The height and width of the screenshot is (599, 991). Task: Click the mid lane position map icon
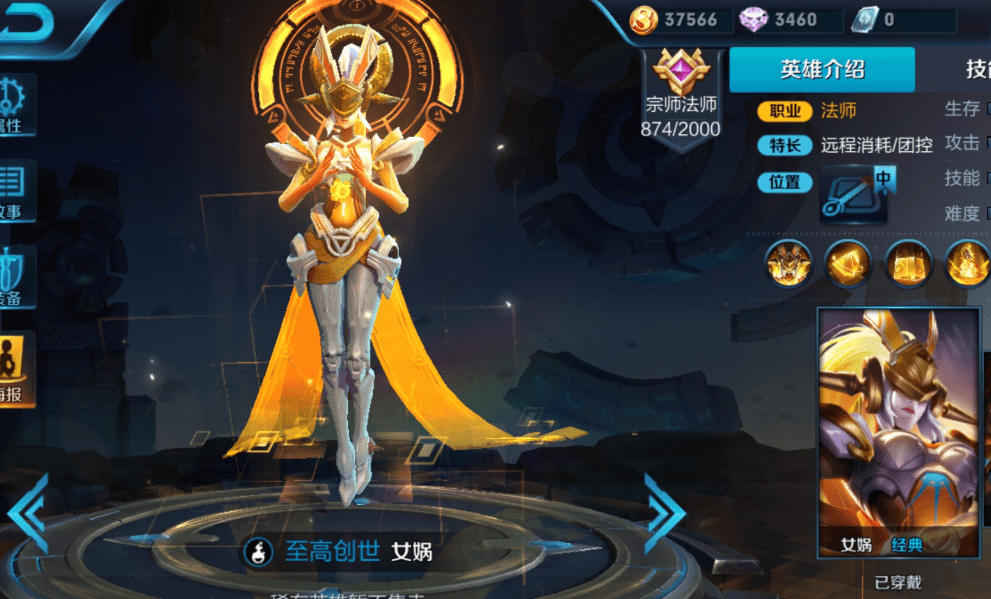[856, 193]
